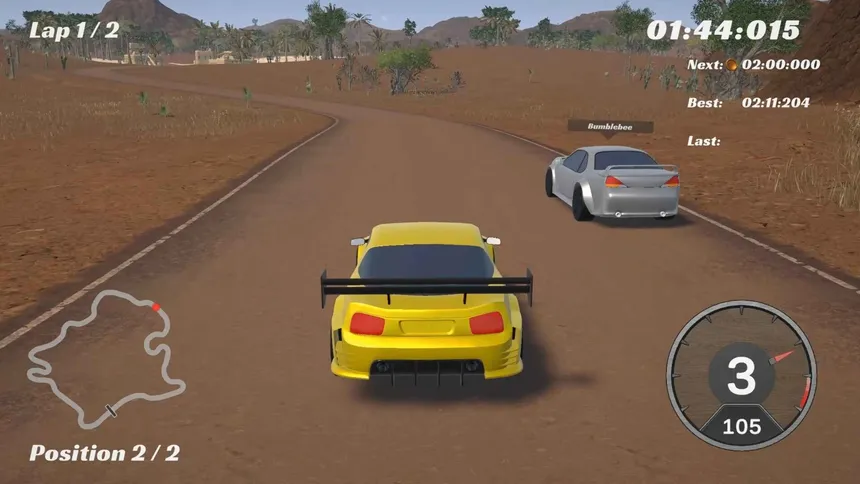This screenshot has width=860, height=484.
Task: Select the red position marker on the minimap
Action: (x=155, y=306)
